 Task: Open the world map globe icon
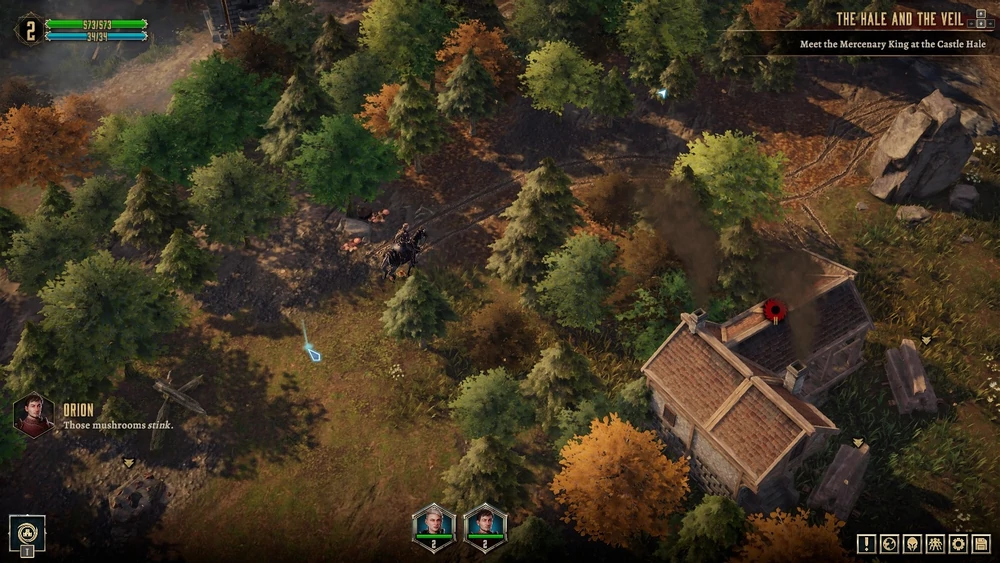tap(889, 544)
